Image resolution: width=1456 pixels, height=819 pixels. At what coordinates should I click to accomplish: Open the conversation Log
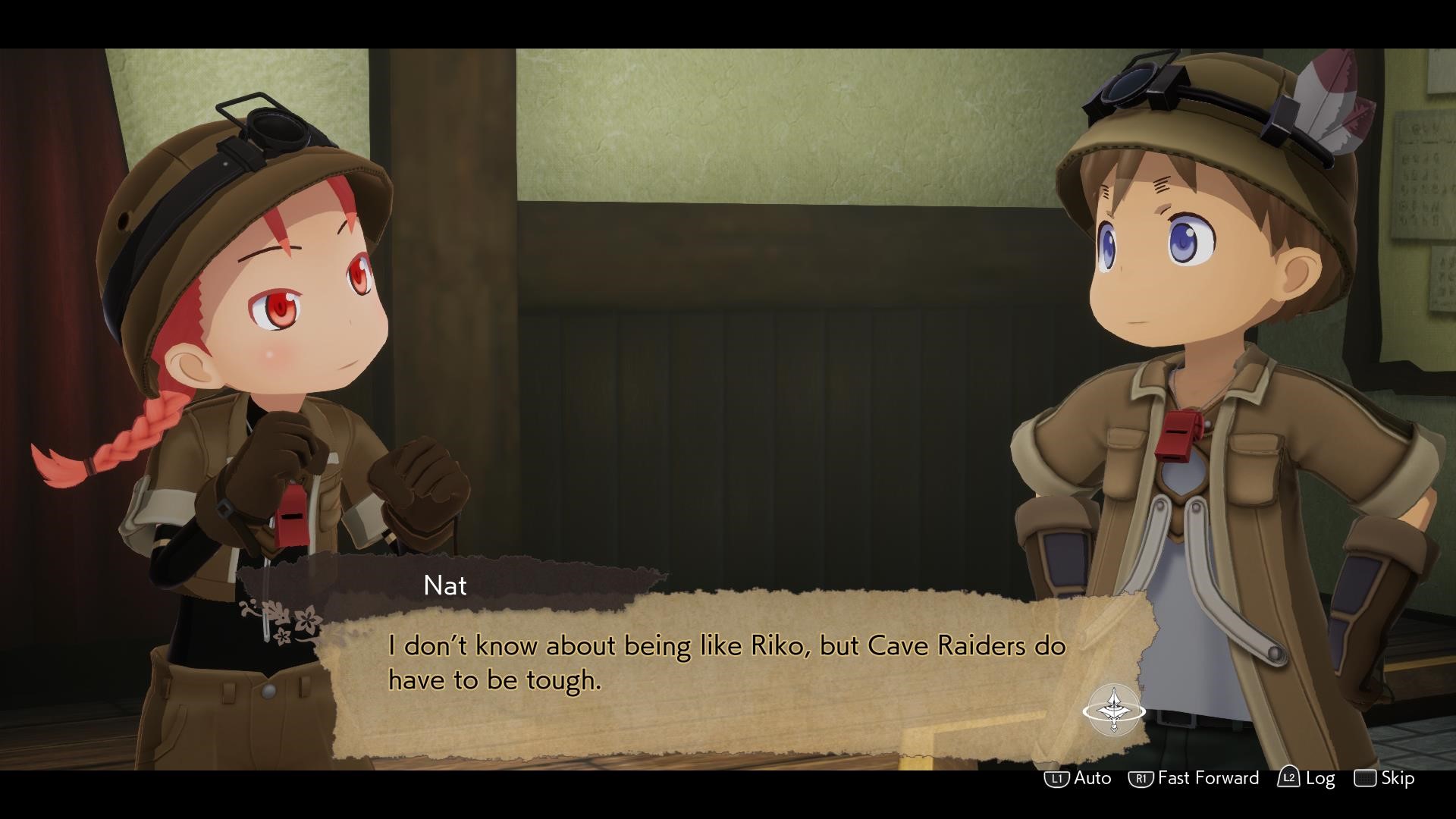(1307, 778)
